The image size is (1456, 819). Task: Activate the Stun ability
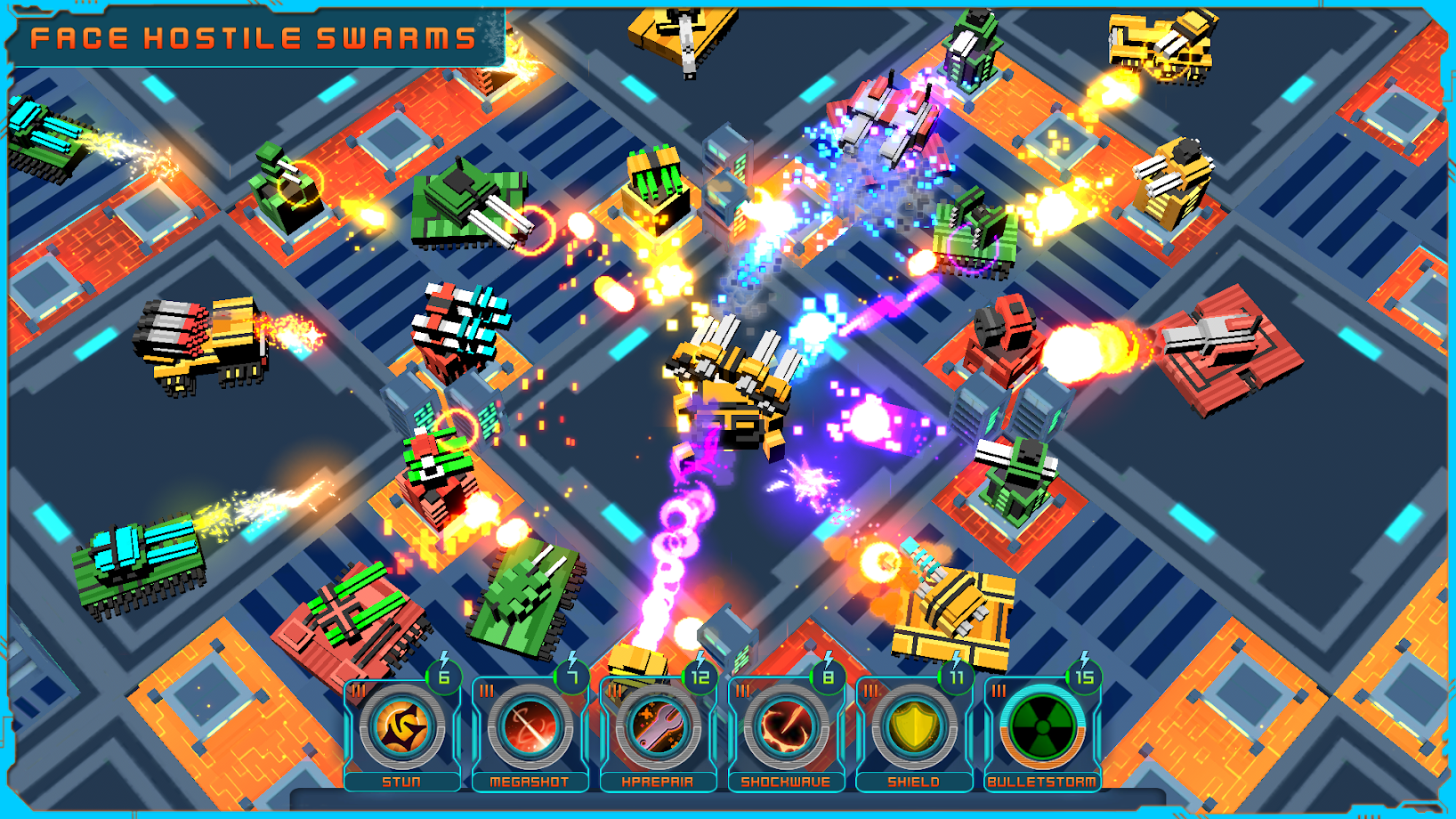(402, 728)
